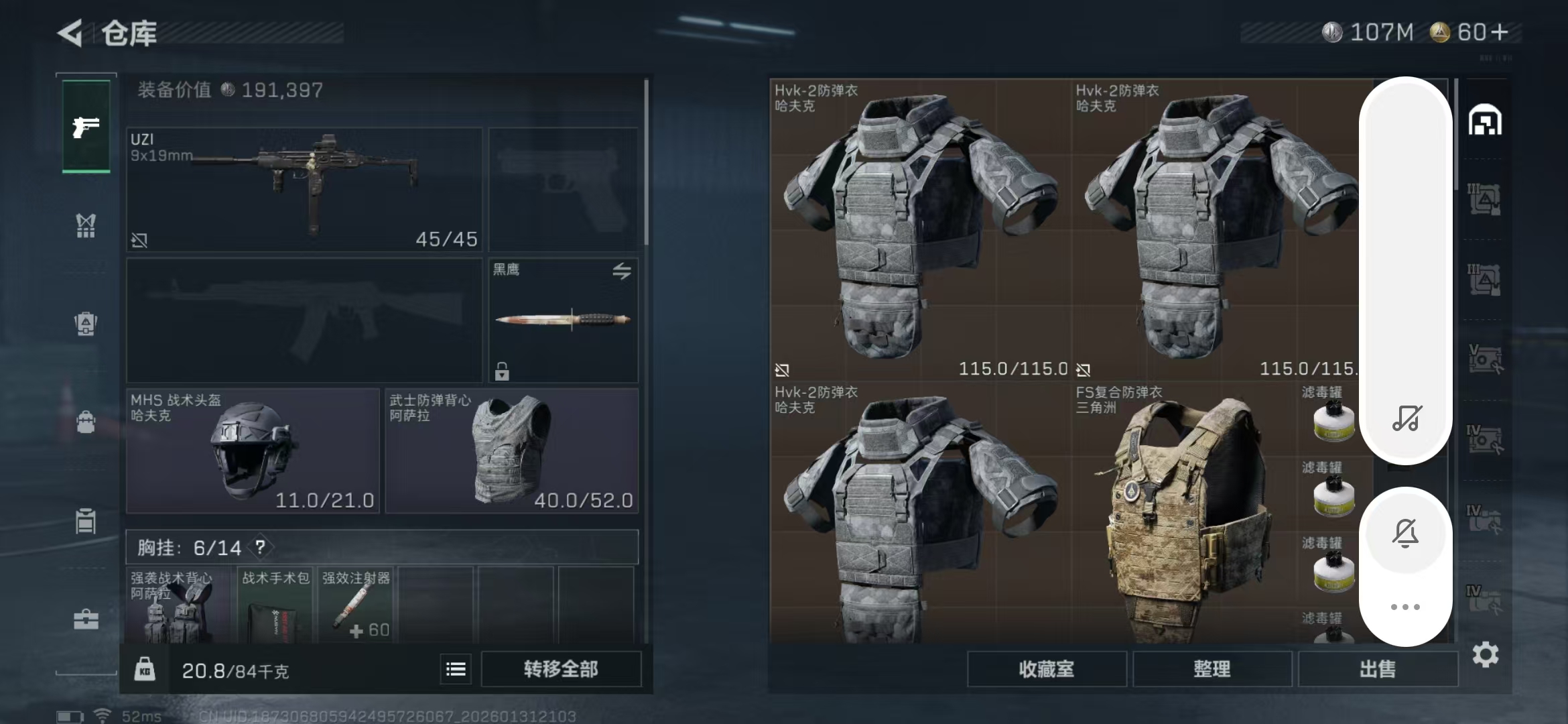1568x724 pixels.
Task: Toggle the list view icon
Action: [456, 669]
